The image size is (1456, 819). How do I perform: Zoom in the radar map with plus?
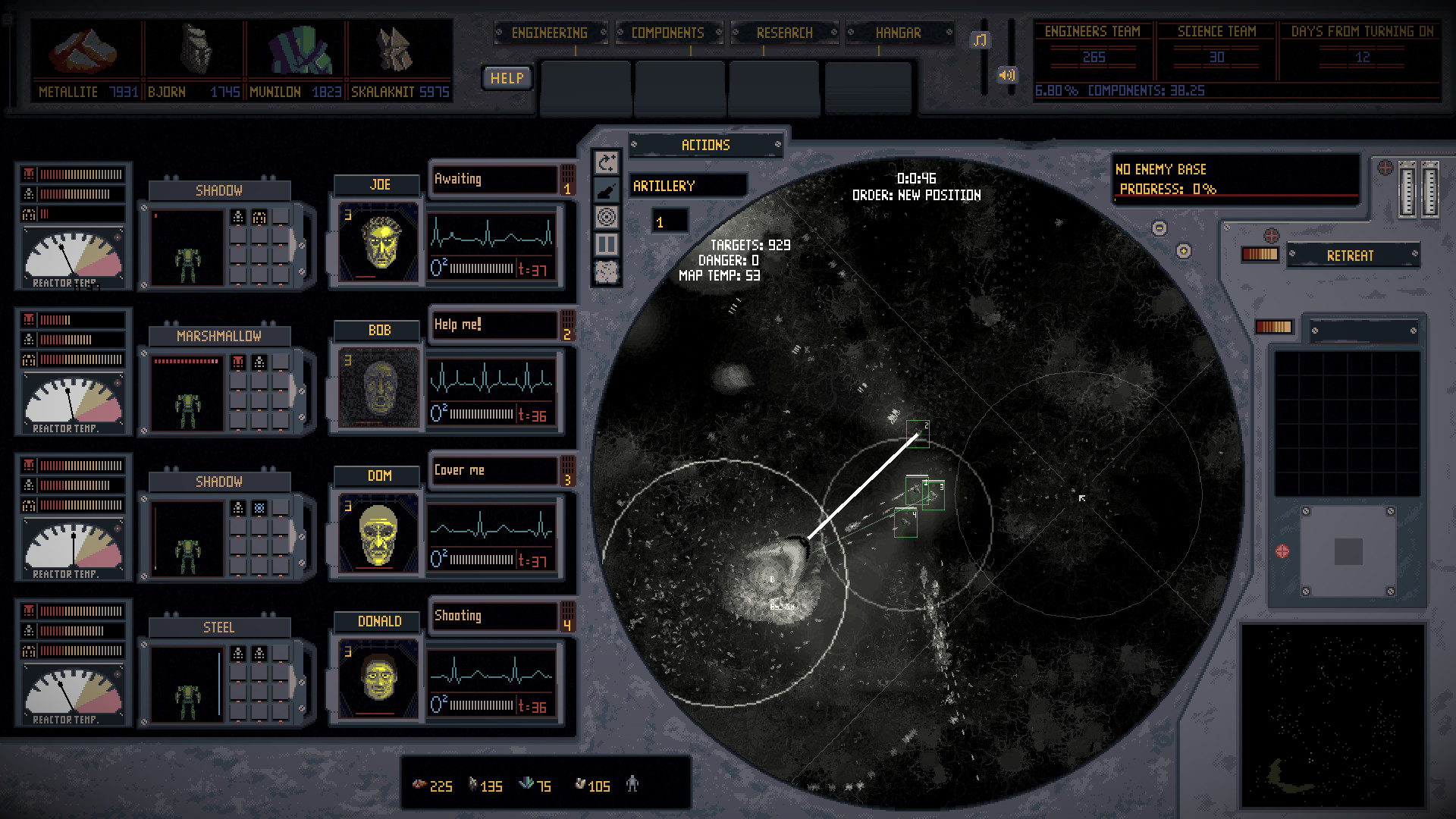coord(1184,251)
